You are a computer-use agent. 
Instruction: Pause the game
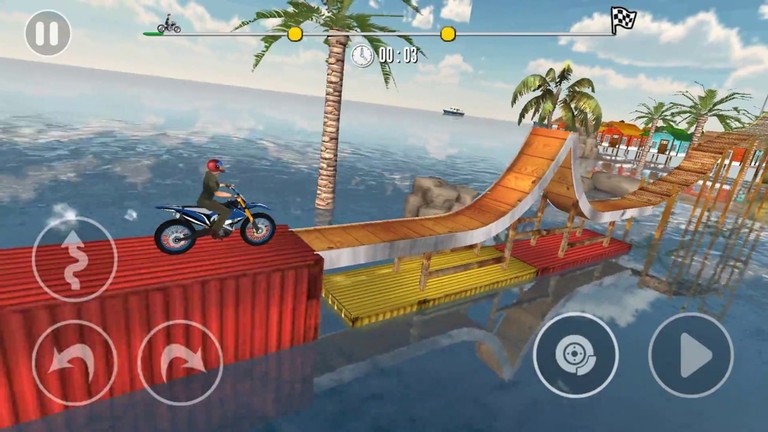[48, 33]
